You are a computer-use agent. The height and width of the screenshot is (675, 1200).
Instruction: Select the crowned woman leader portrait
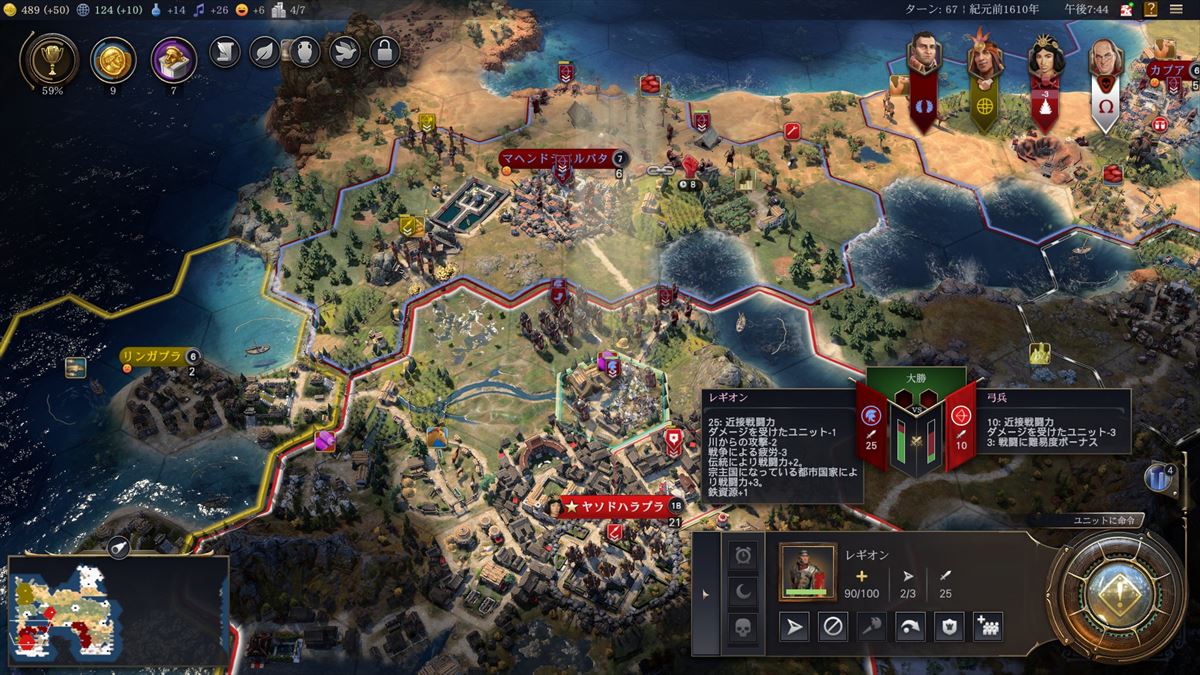coord(1045,61)
